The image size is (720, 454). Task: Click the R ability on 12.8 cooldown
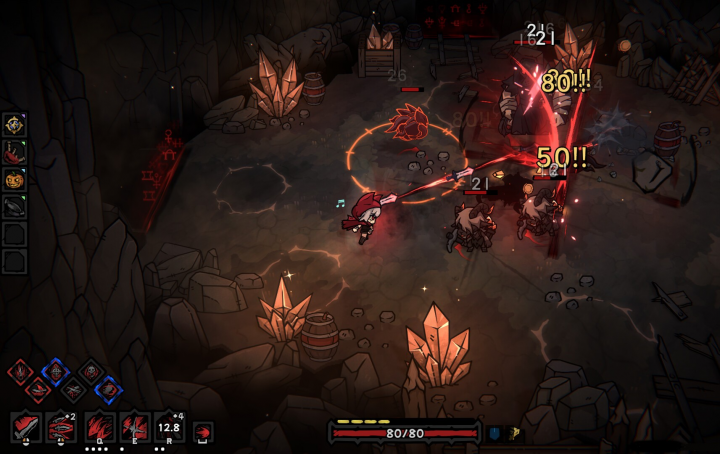click(x=169, y=428)
